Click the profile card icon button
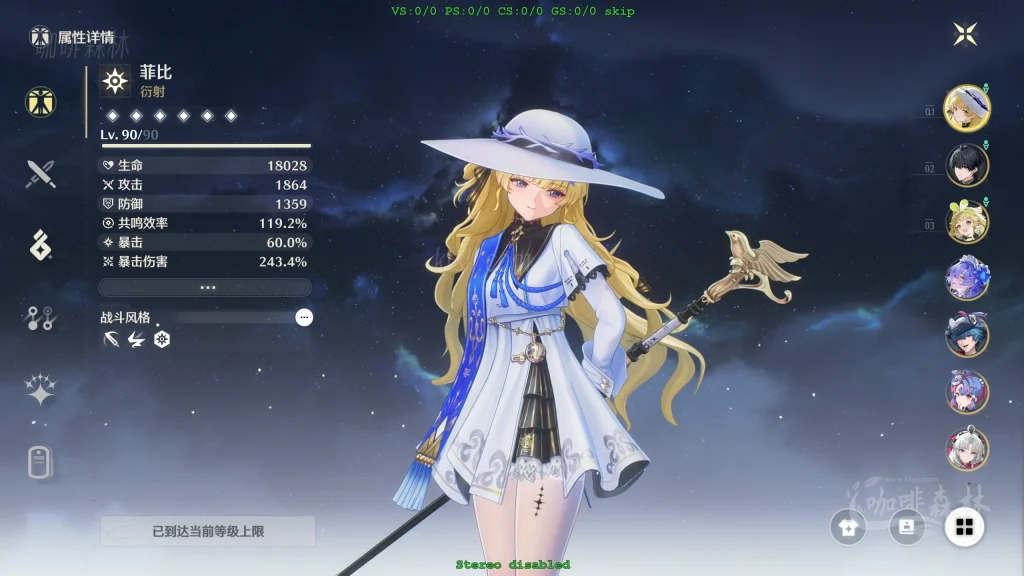The image size is (1024, 576). pyautogui.click(x=907, y=527)
